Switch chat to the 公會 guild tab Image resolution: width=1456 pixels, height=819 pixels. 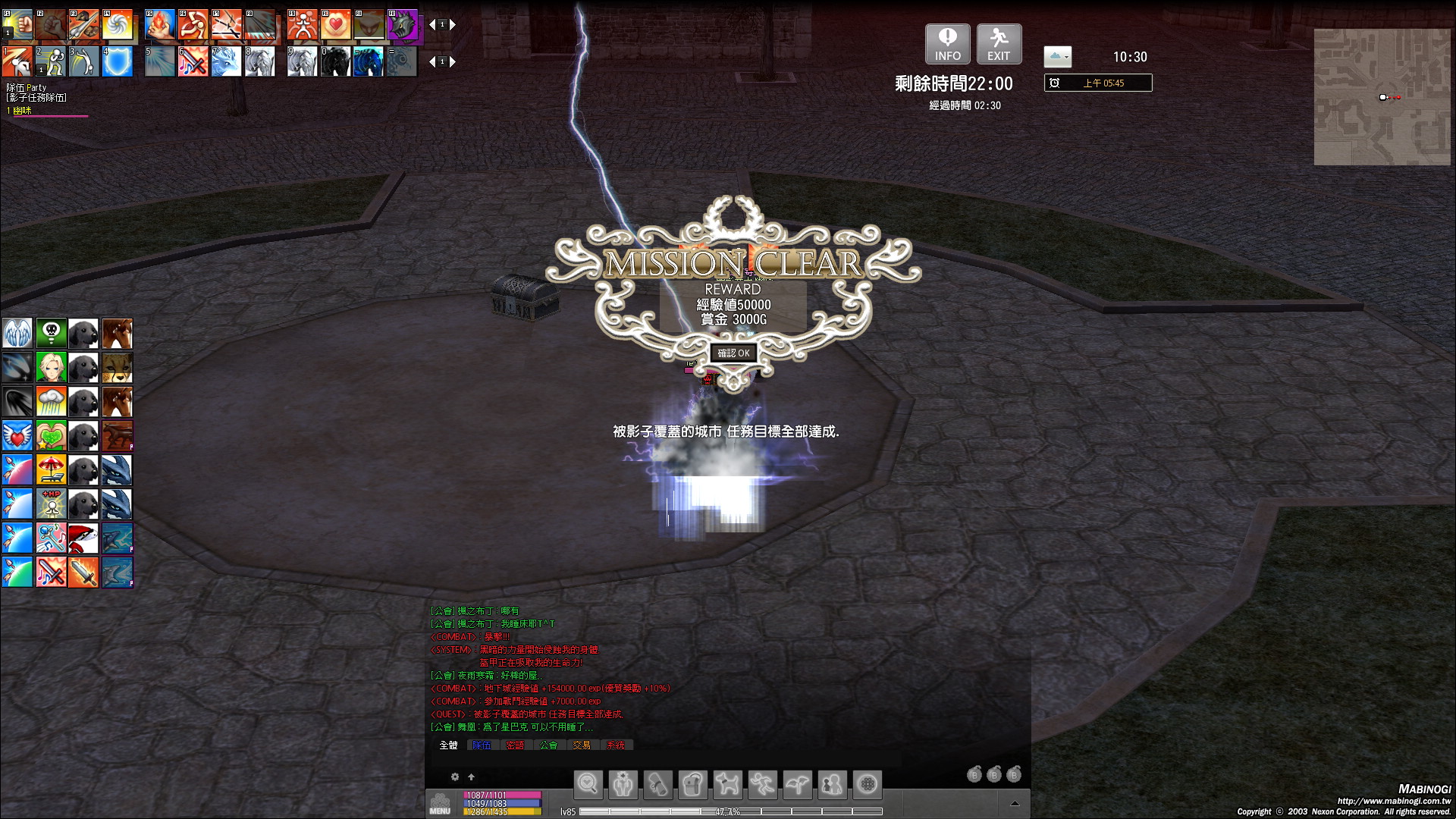click(x=548, y=745)
